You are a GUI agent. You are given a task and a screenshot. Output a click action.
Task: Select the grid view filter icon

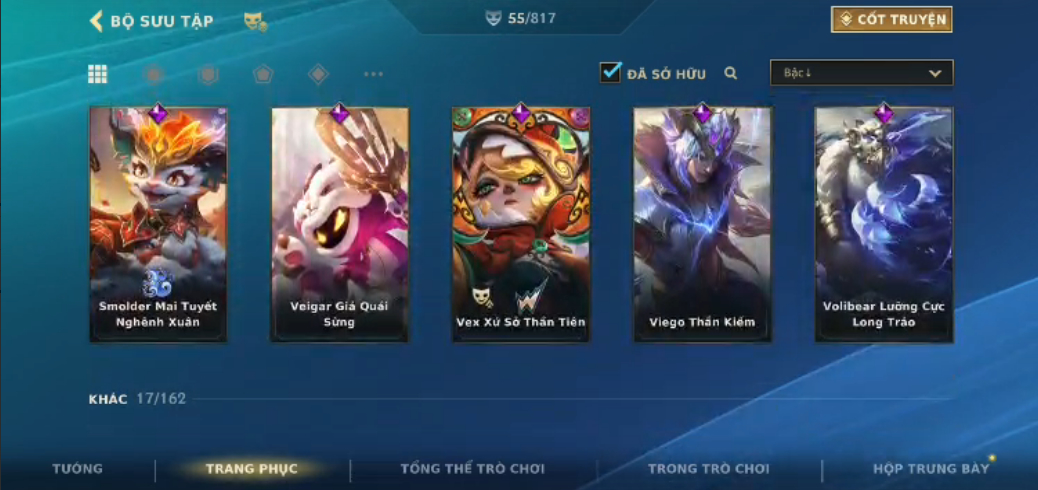tap(98, 74)
